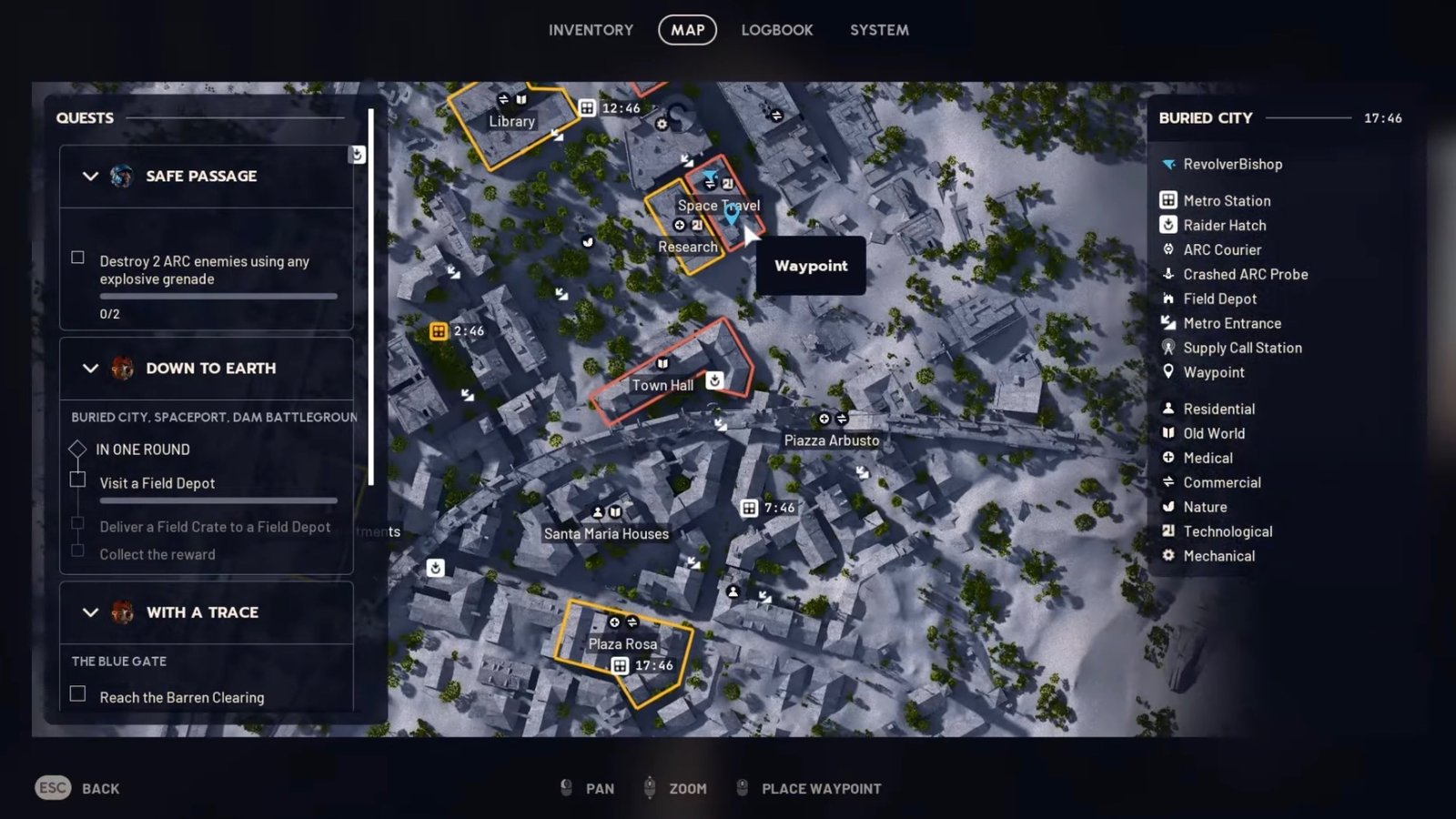Select the Metro Station legend icon
This screenshot has width=1456, height=819.
click(x=1168, y=200)
